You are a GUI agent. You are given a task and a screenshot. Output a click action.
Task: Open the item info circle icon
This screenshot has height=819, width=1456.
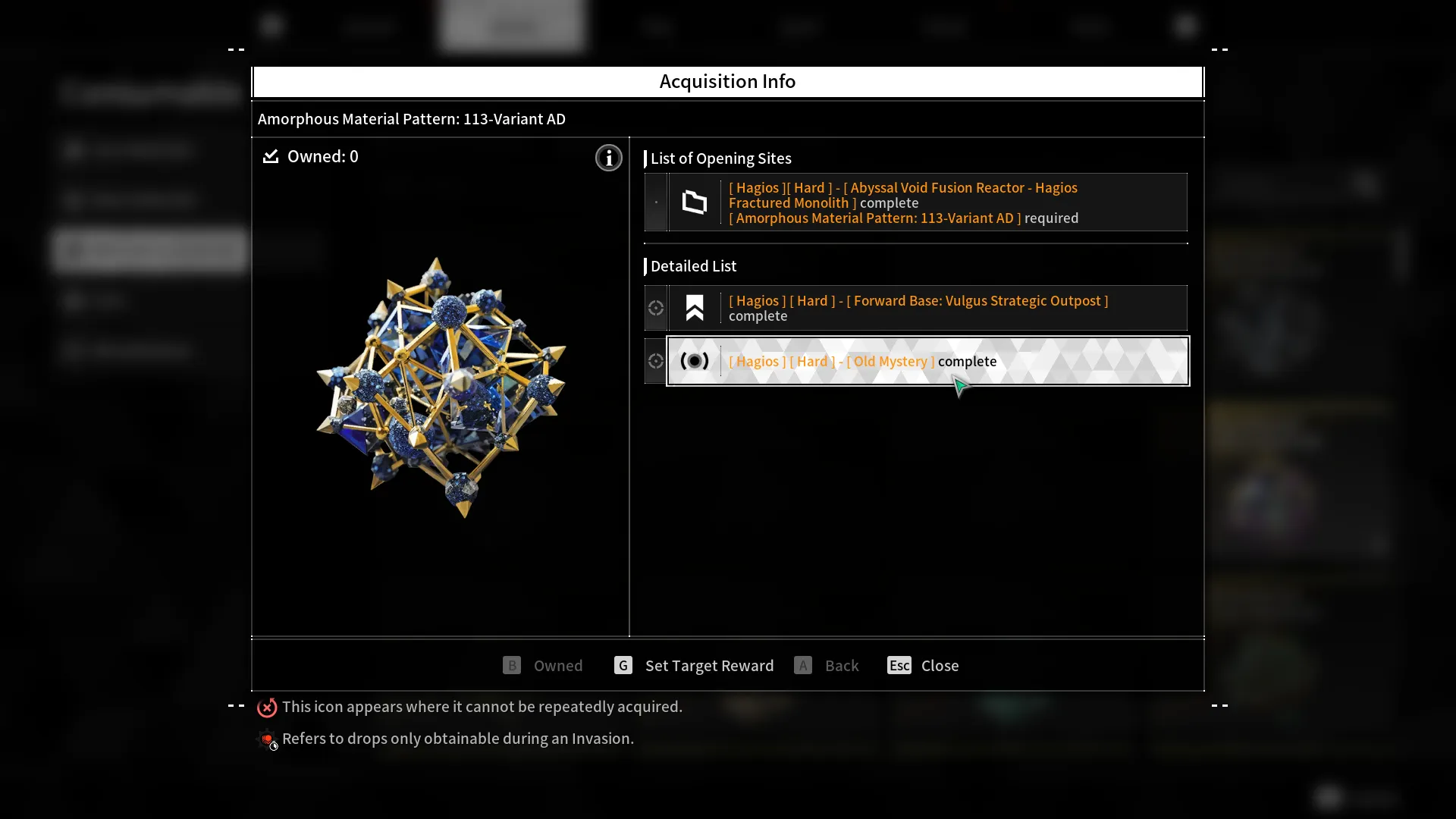point(608,158)
